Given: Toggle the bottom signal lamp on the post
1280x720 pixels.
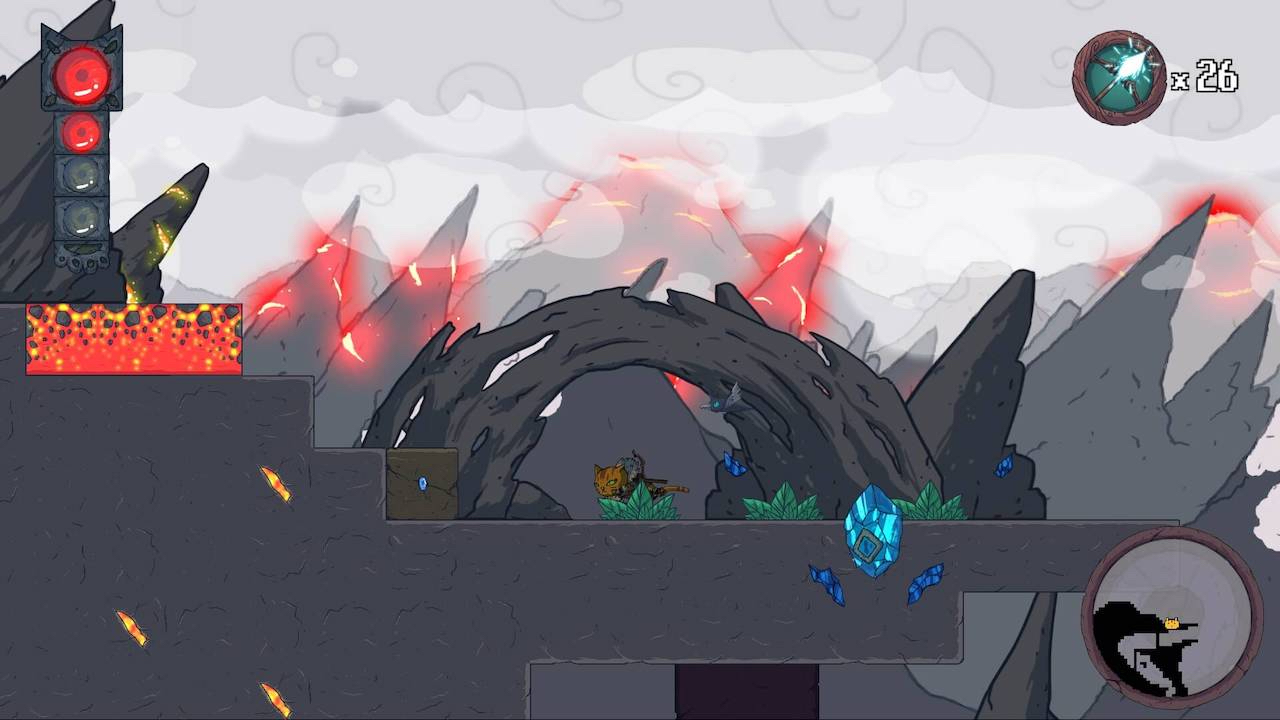Looking at the screenshot, I should pyautogui.click(x=78, y=215).
